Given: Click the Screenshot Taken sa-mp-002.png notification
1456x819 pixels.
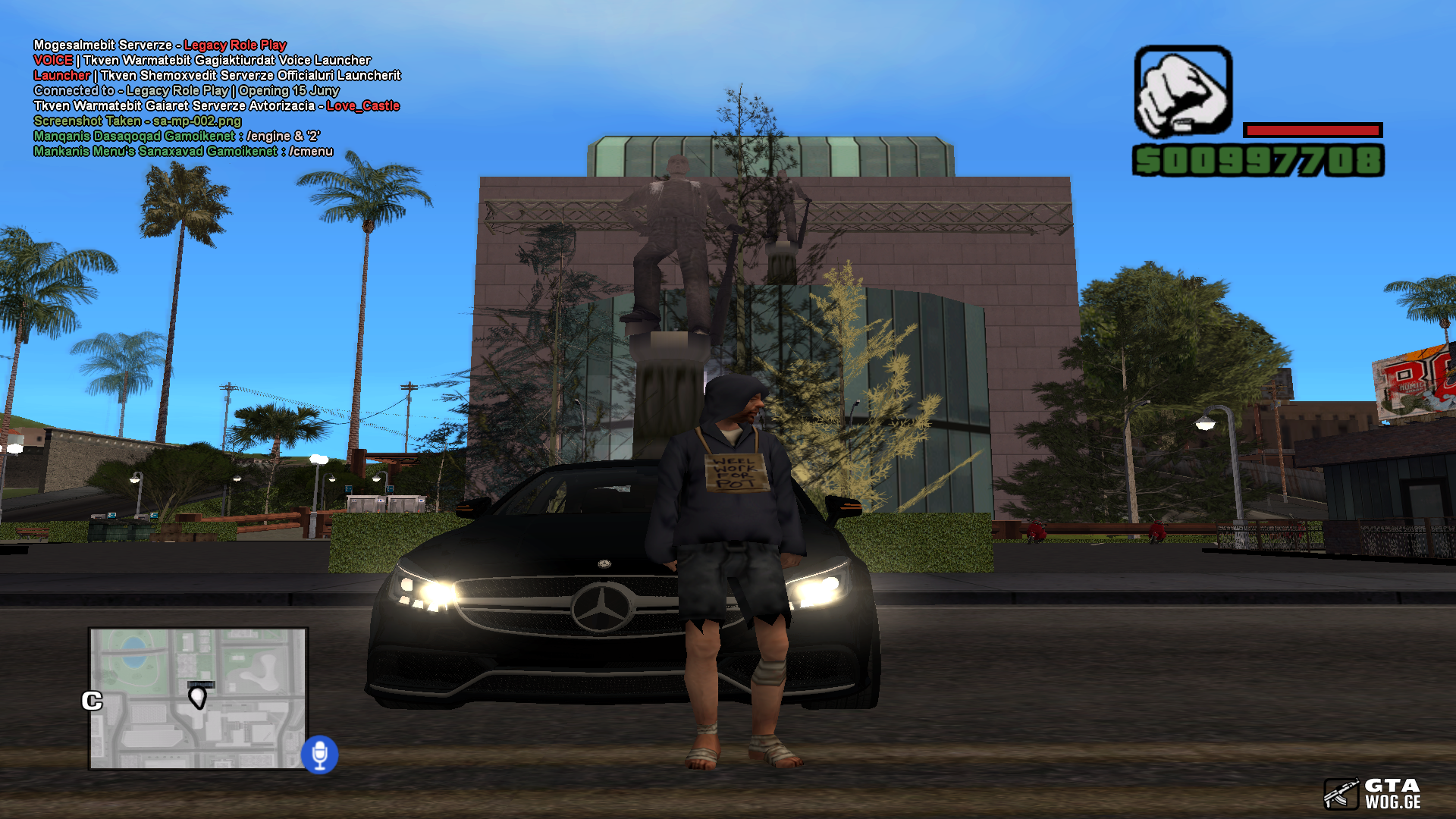Looking at the screenshot, I should click(136, 121).
